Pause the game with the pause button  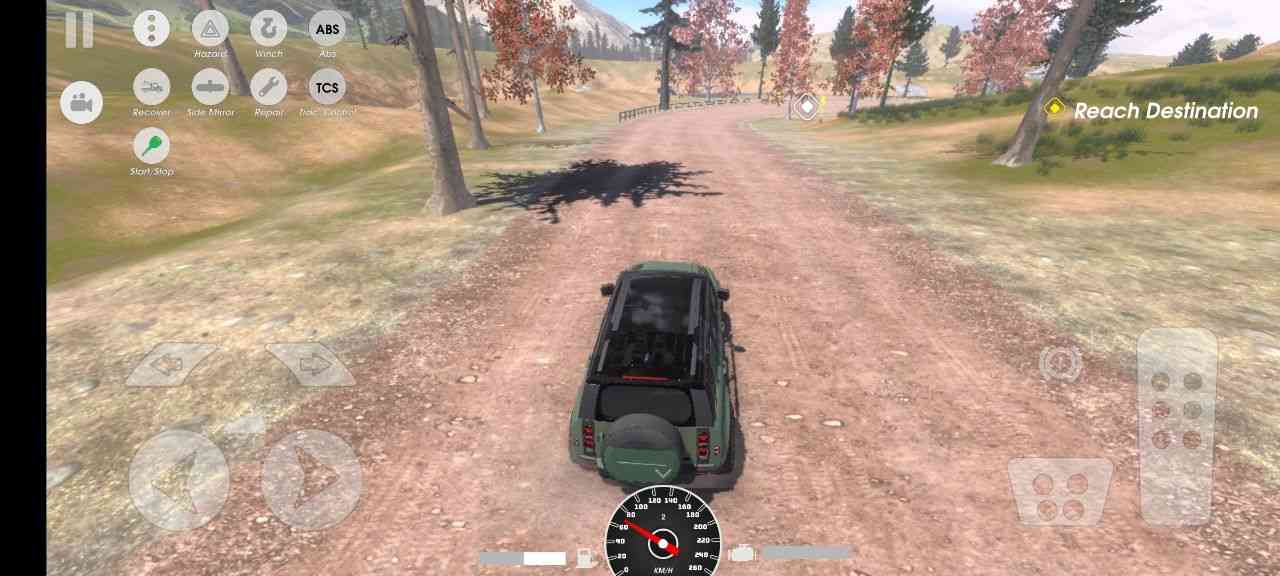pyautogui.click(x=79, y=29)
